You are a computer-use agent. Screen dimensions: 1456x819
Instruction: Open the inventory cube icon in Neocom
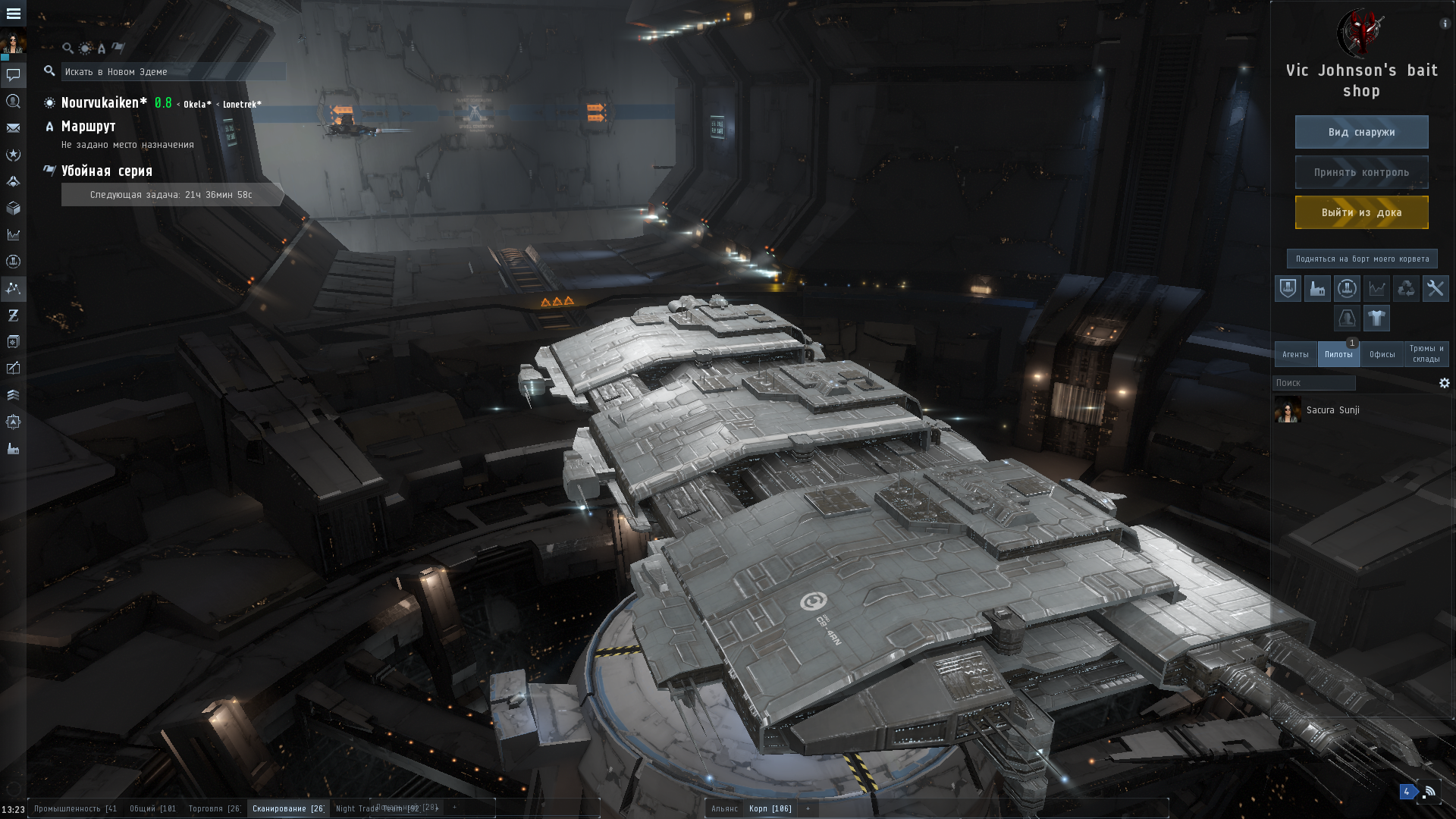(13, 208)
